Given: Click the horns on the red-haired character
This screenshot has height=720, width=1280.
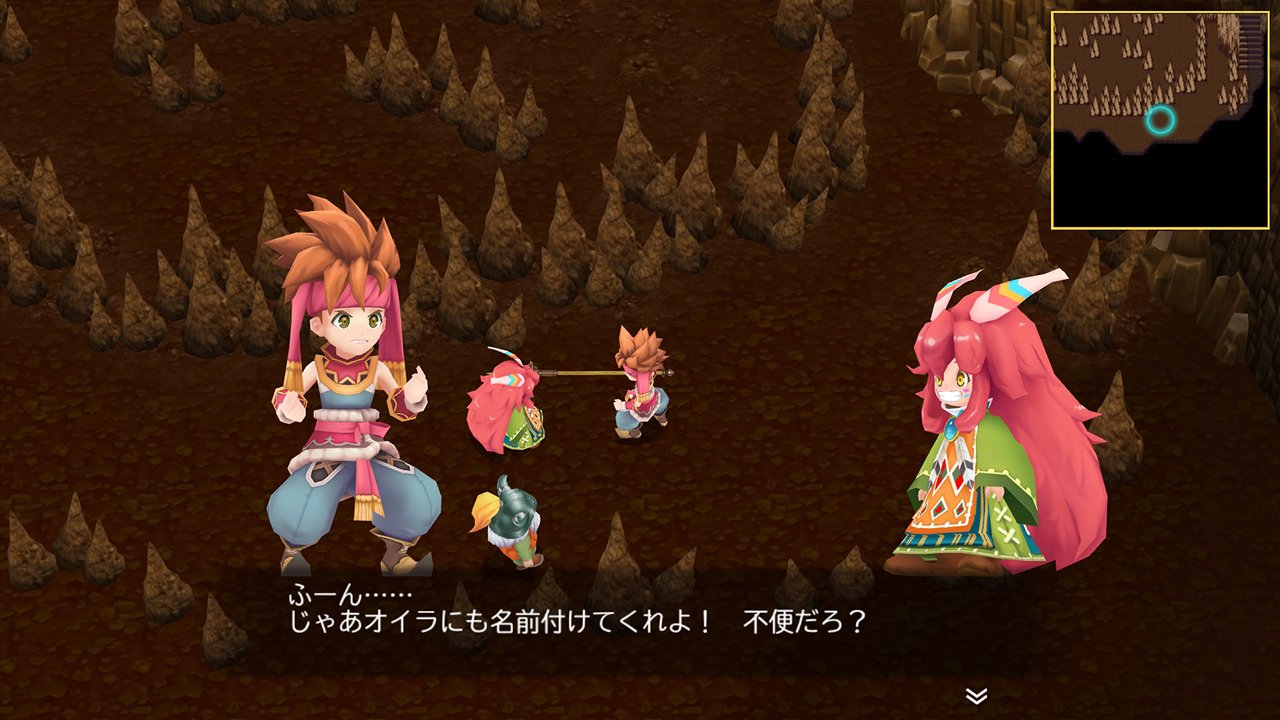Looking at the screenshot, I should (x=990, y=290).
